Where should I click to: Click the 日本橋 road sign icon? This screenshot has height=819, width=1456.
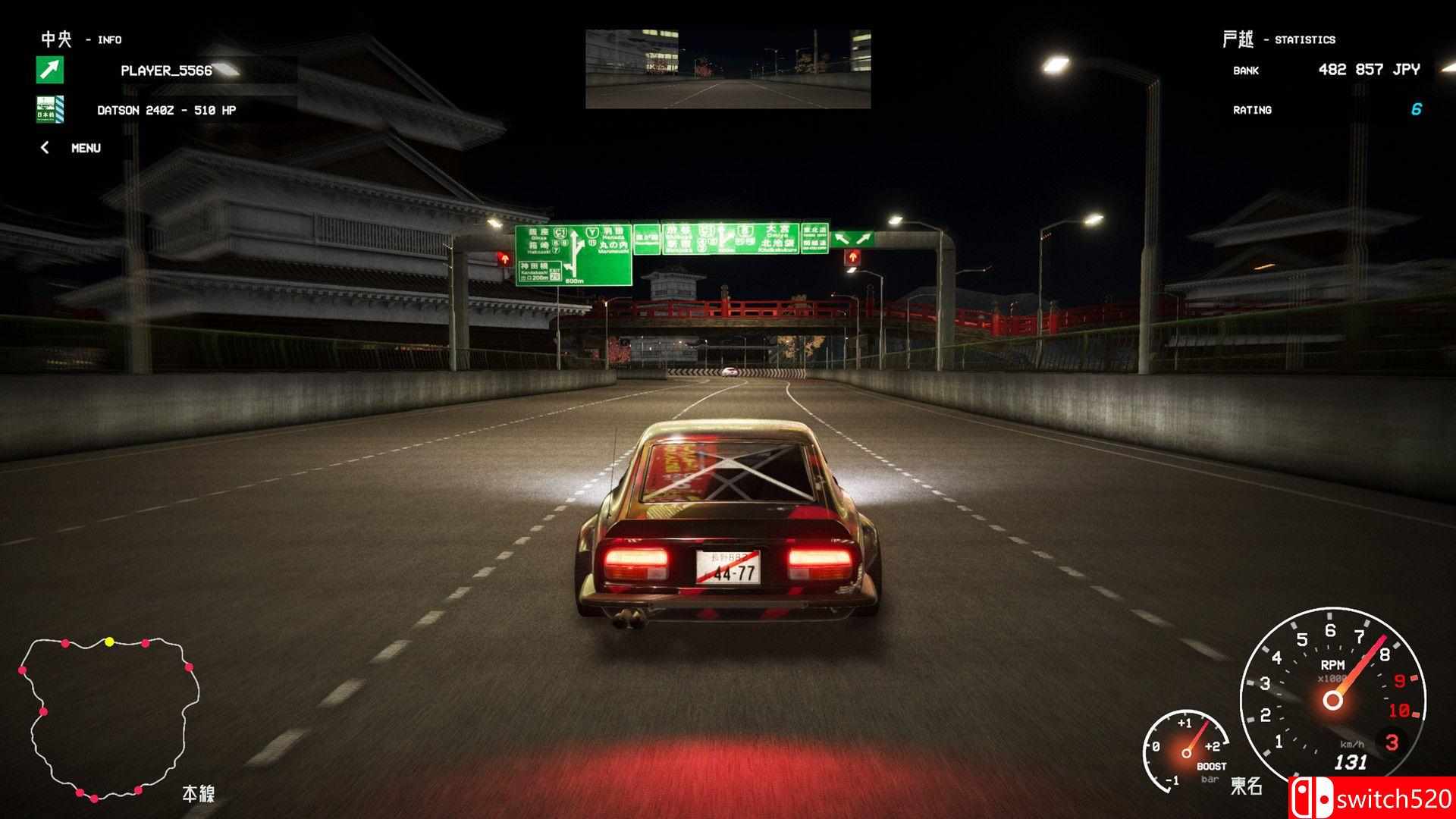[x=49, y=109]
